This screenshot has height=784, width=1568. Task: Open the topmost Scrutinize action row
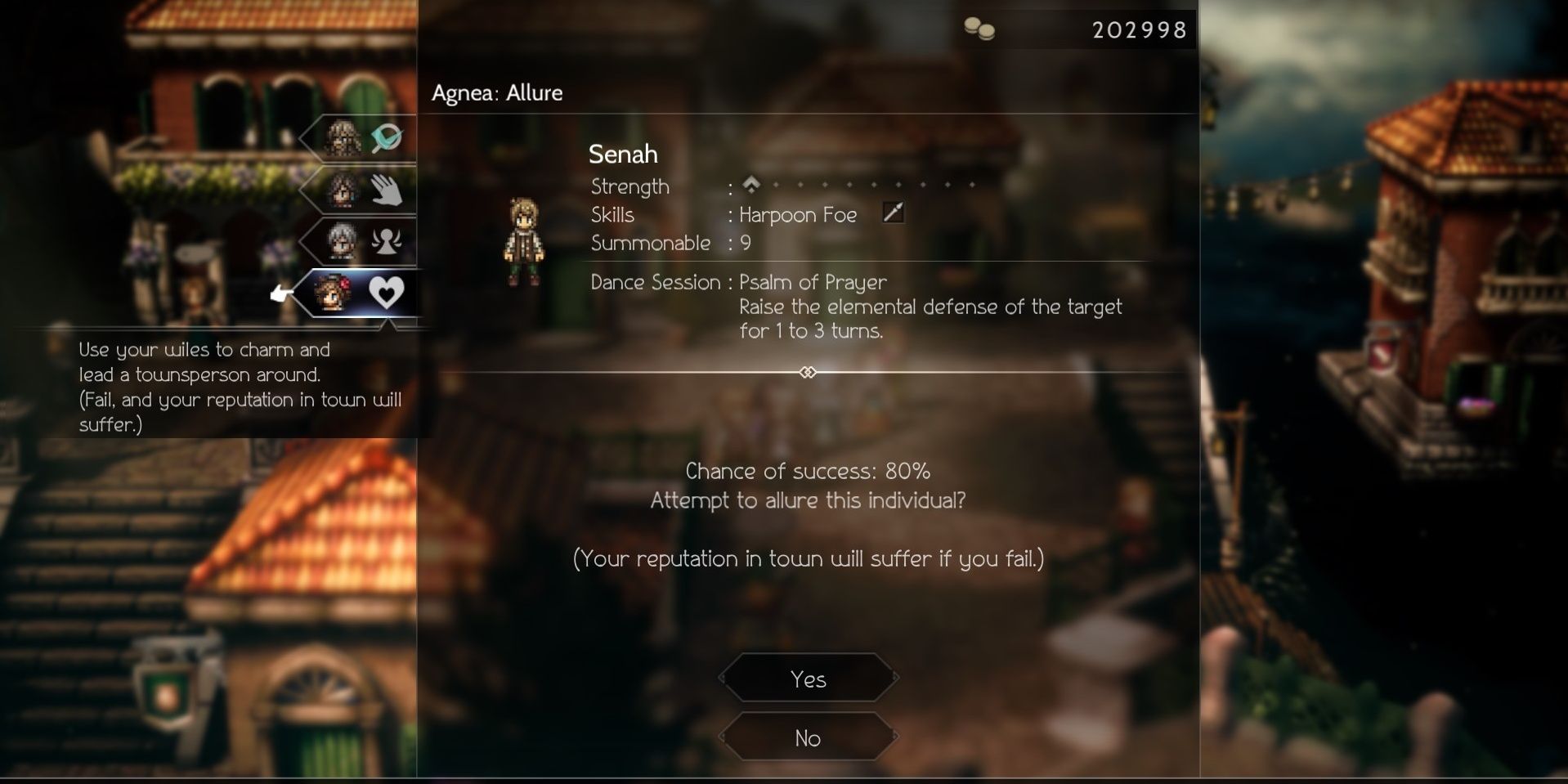(x=360, y=139)
